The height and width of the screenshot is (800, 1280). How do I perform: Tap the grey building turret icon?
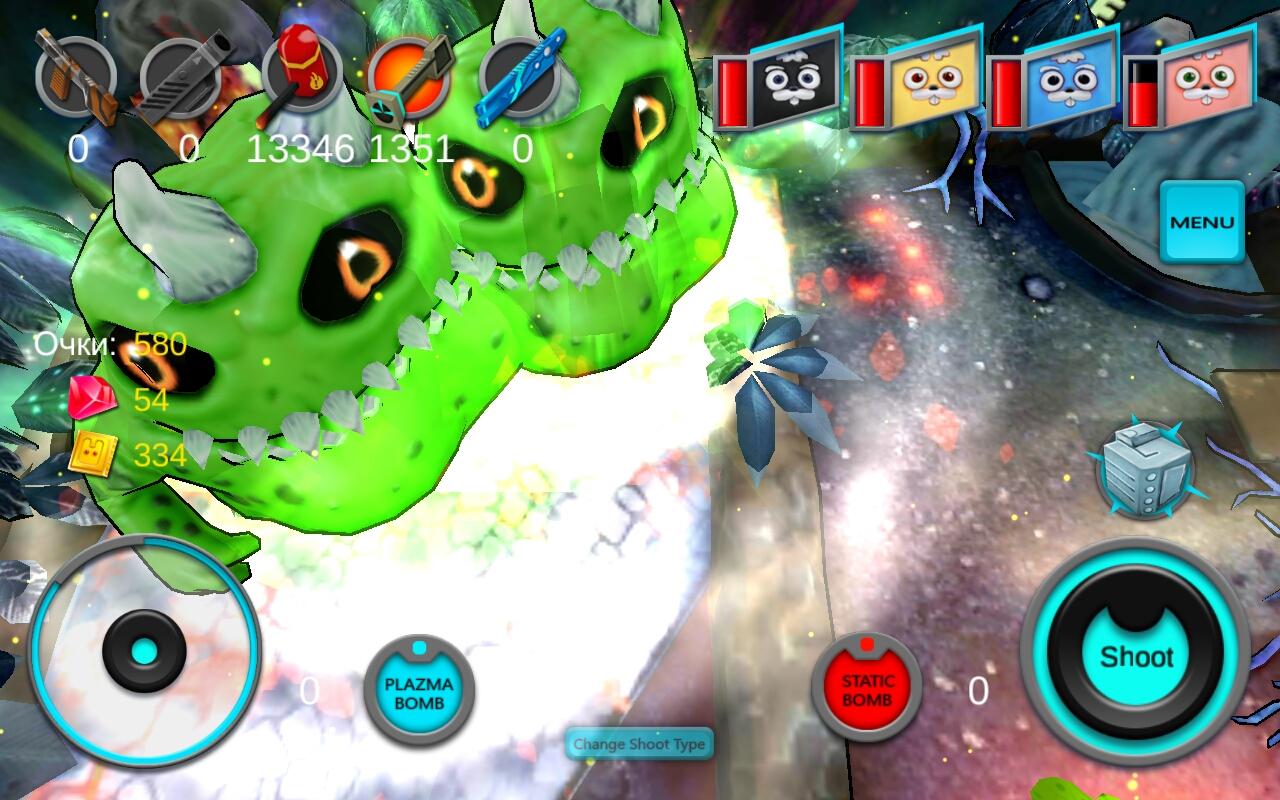(1146, 469)
